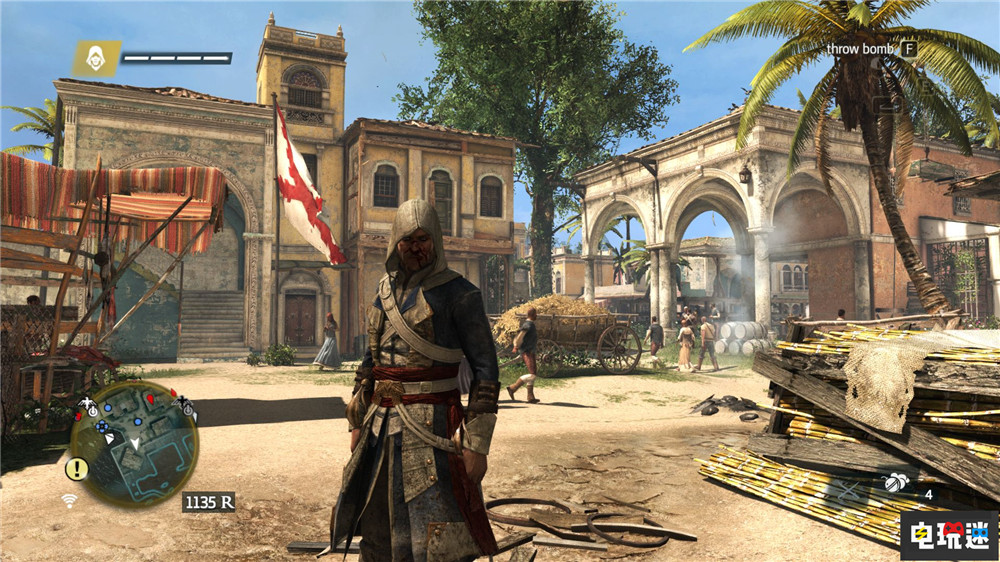Click the white wireless signal icon
The width and height of the screenshot is (1000, 562).
tap(69, 500)
